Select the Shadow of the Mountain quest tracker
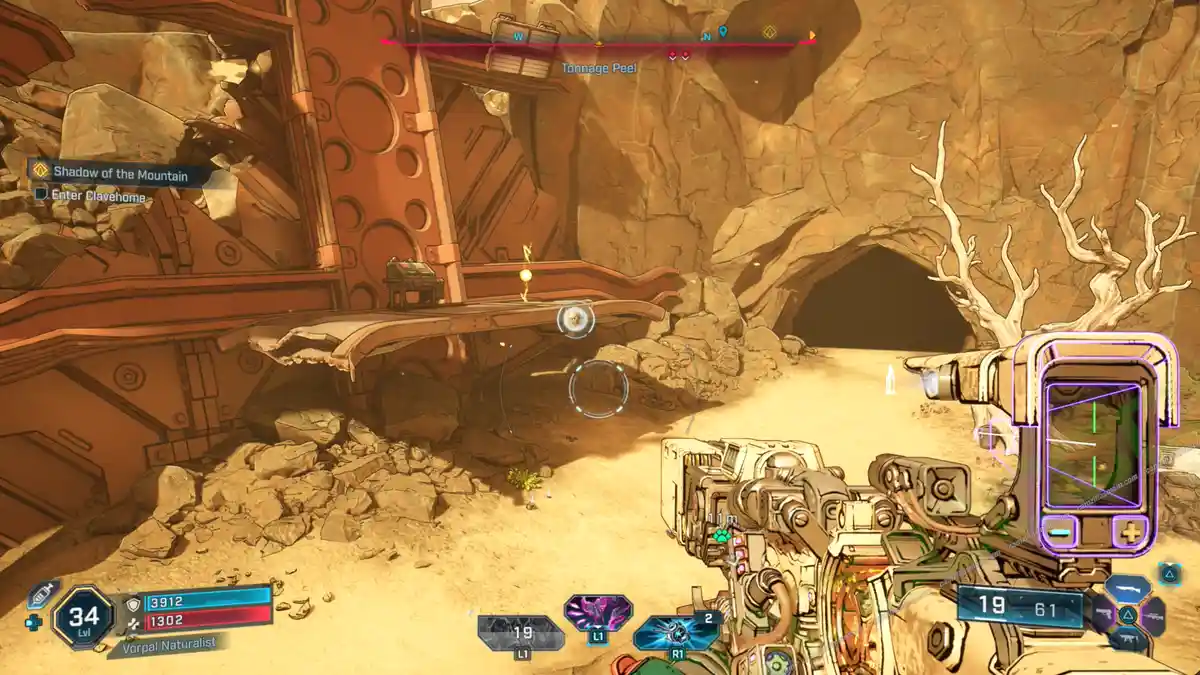The height and width of the screenshot is (675, 1200). [x=120, y=172]
